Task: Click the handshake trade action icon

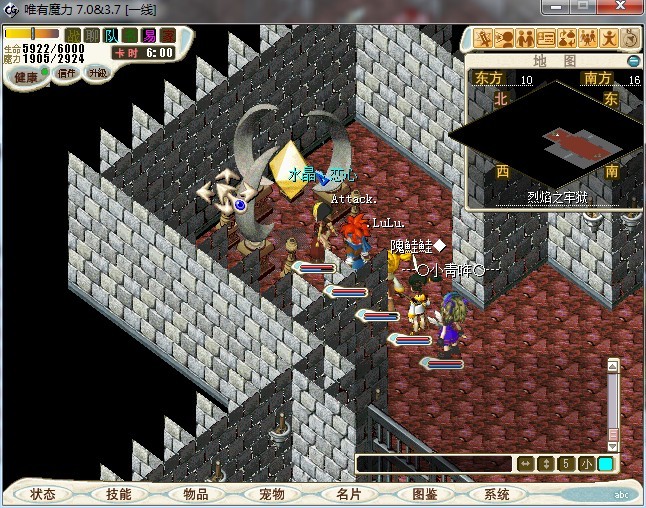Action: pos(525,39)
